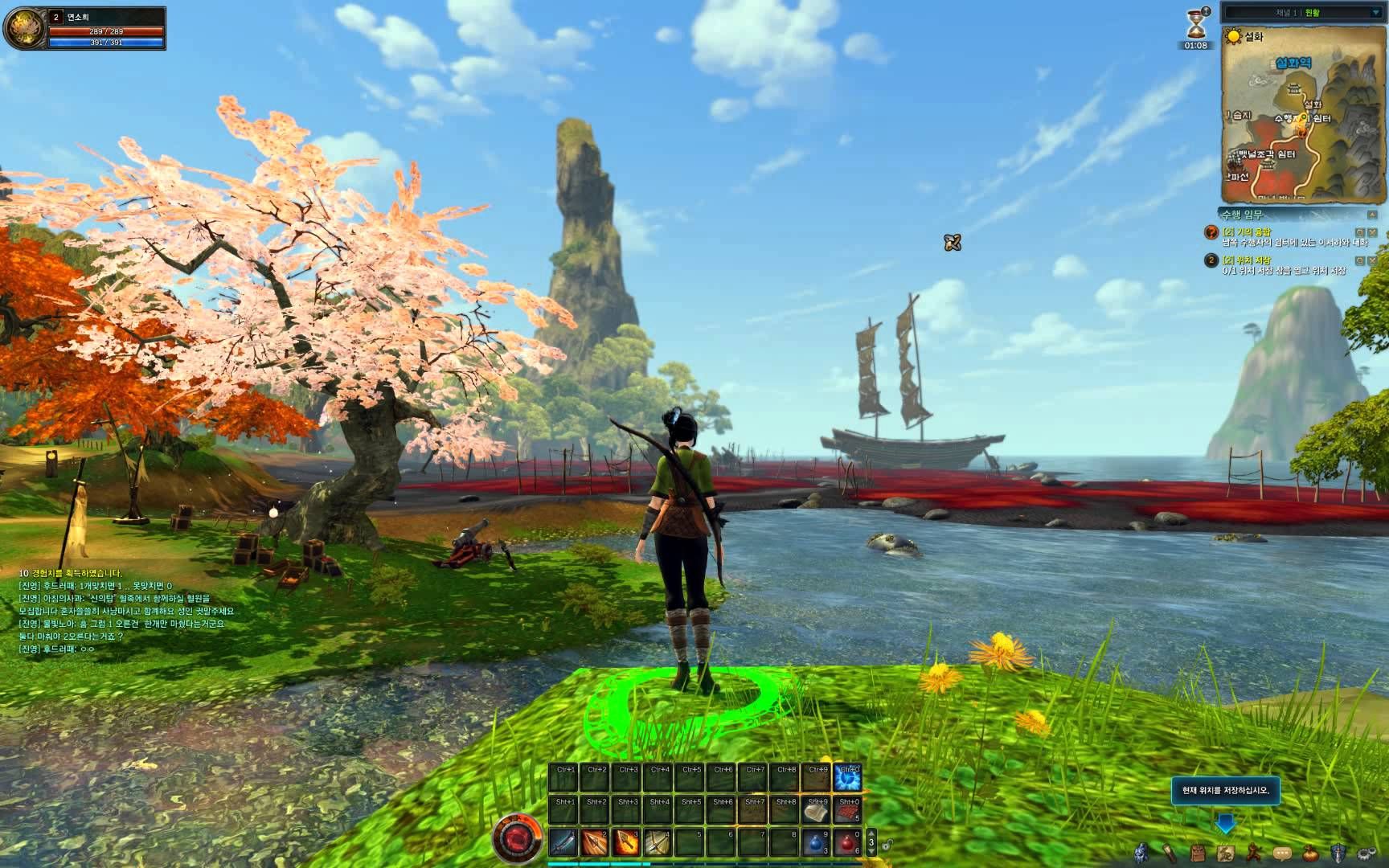This screenshot has height=868, width=1389.
Task: Open the channel selection dropdown
Action: point(1375,12)
